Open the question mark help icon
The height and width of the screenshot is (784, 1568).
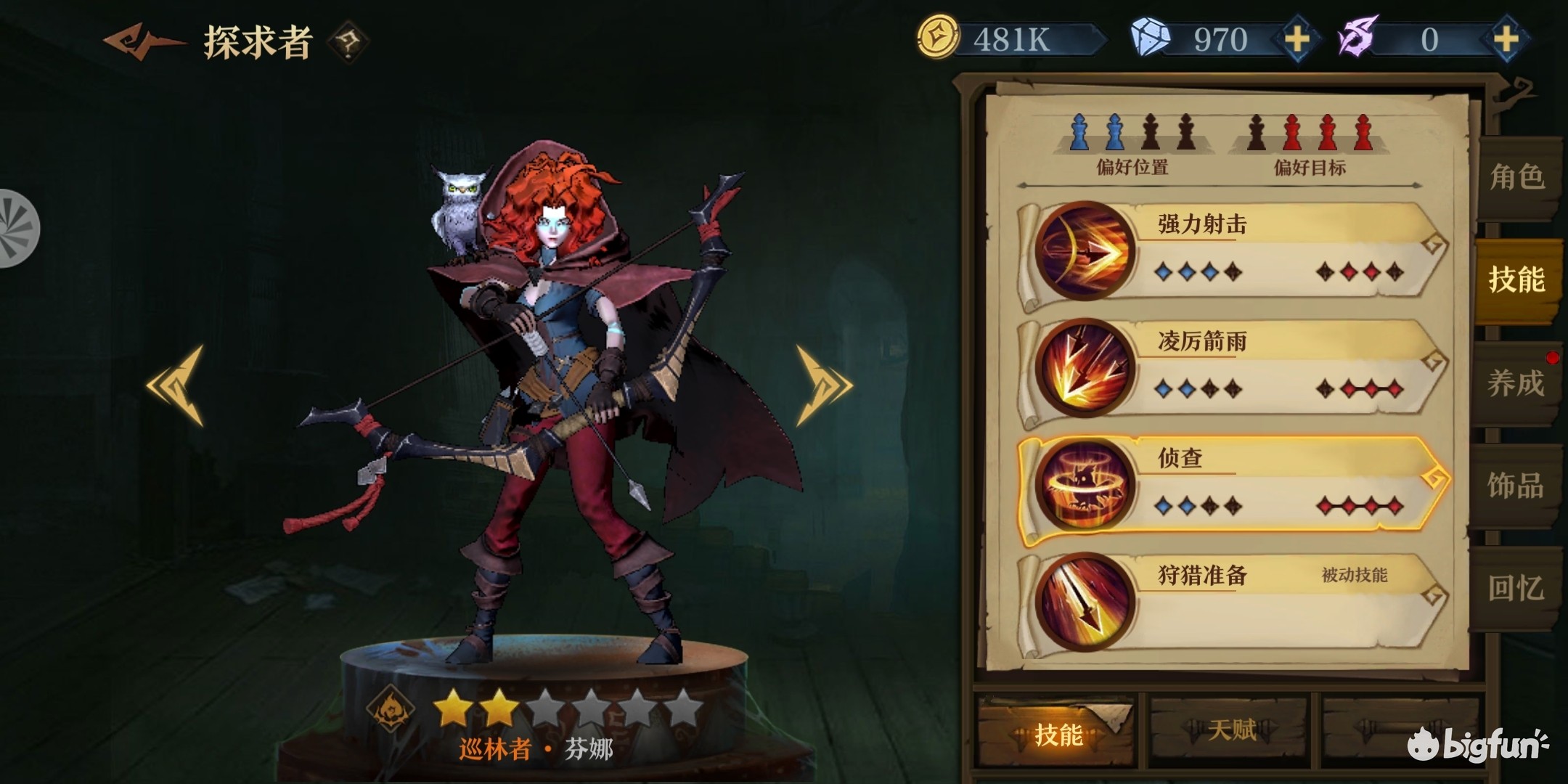[x=348, y=42]
